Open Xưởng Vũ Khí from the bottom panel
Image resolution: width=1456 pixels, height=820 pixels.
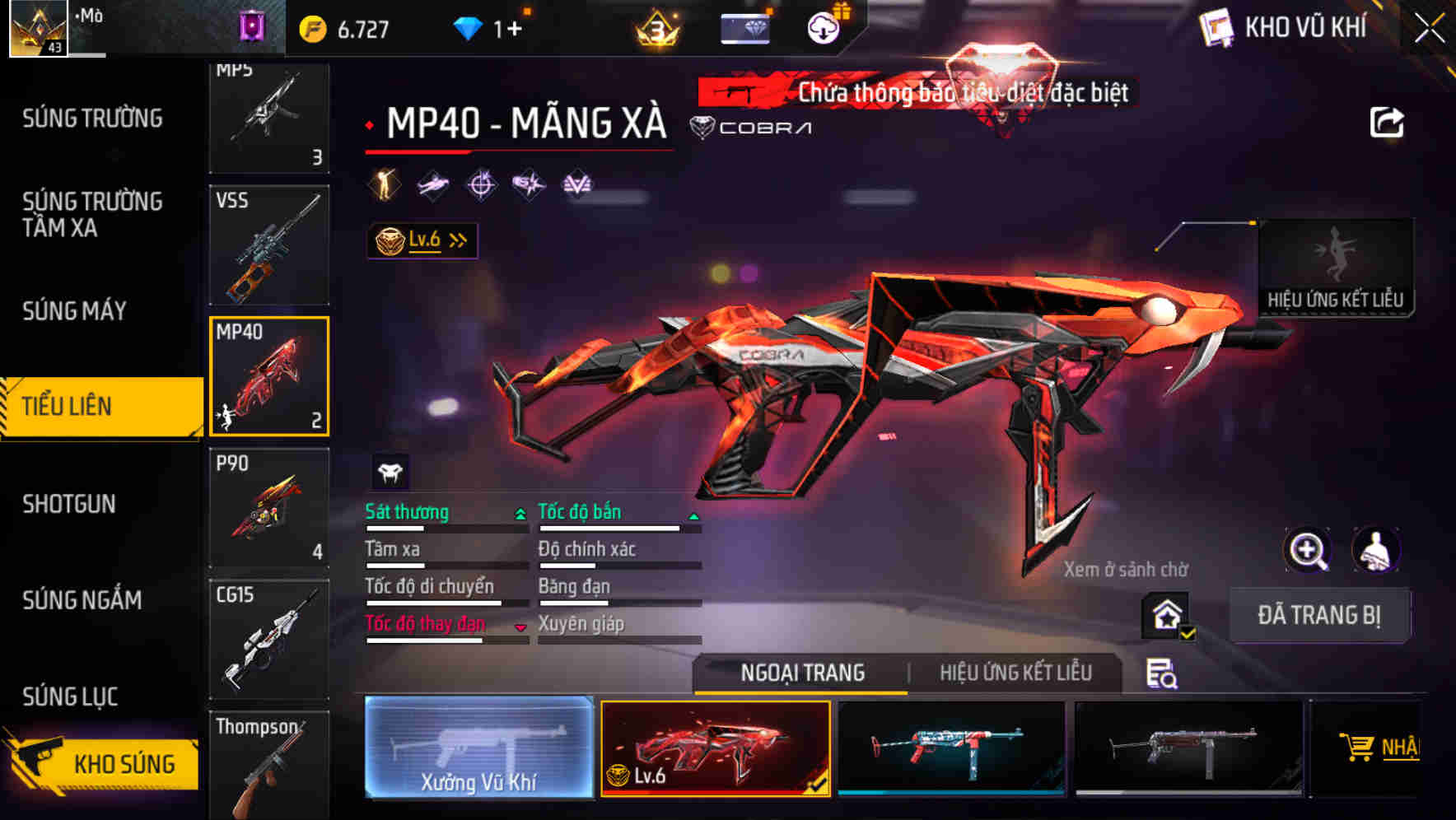point(478,748)
